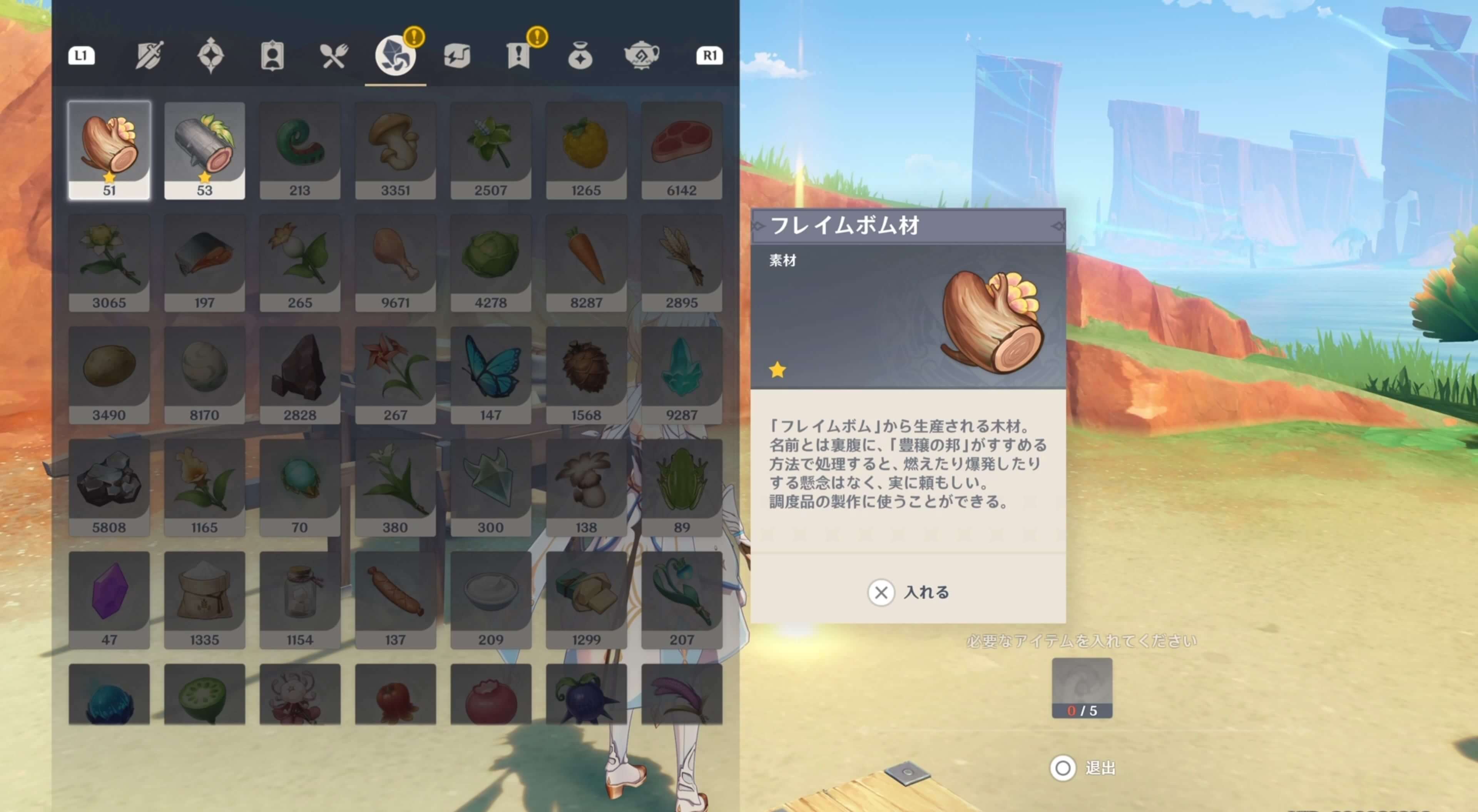Click the R1 shoulder button indicator

click(709, 55)
